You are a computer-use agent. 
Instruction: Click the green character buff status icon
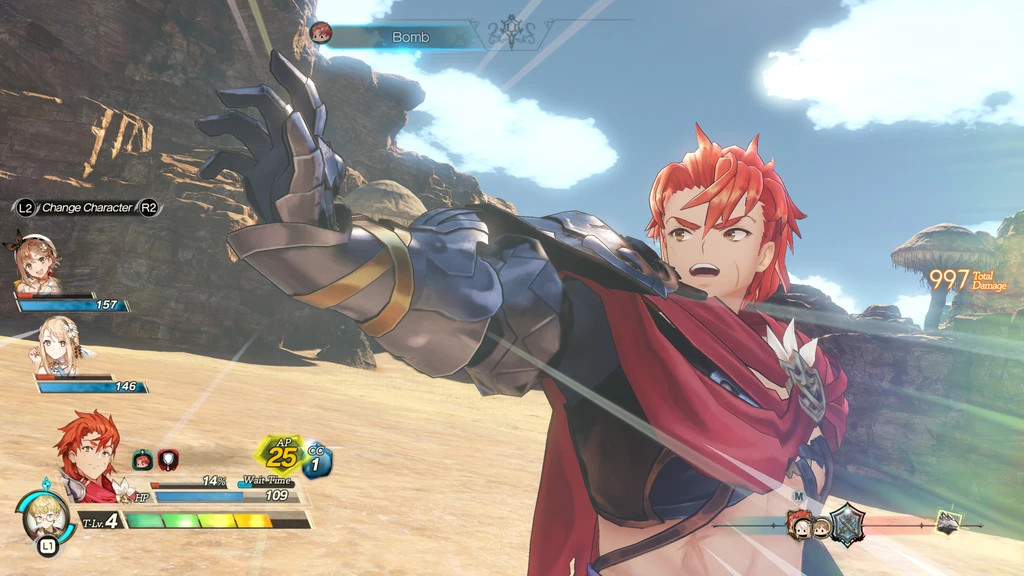click(143, 460)
